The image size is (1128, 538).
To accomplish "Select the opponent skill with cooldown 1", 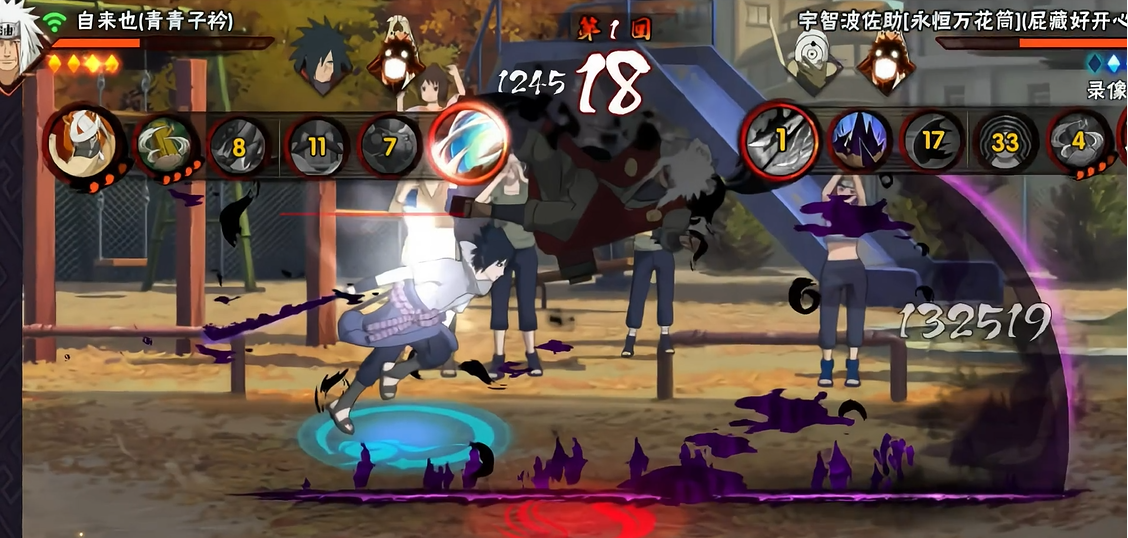I will click(781, 141).
